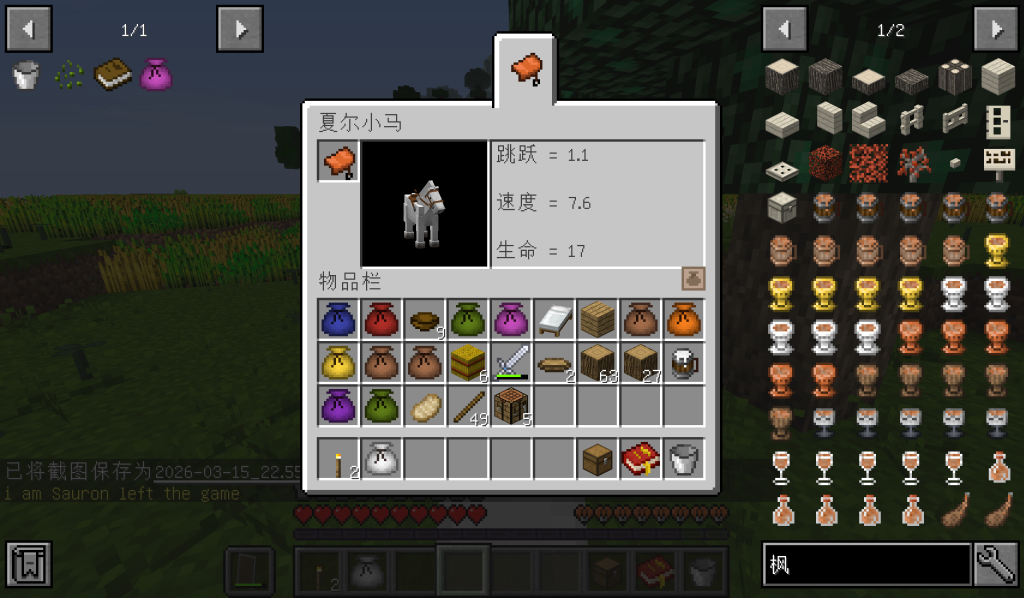
Task: Grab the stack of 63 logs
Action: coord(597,362)
